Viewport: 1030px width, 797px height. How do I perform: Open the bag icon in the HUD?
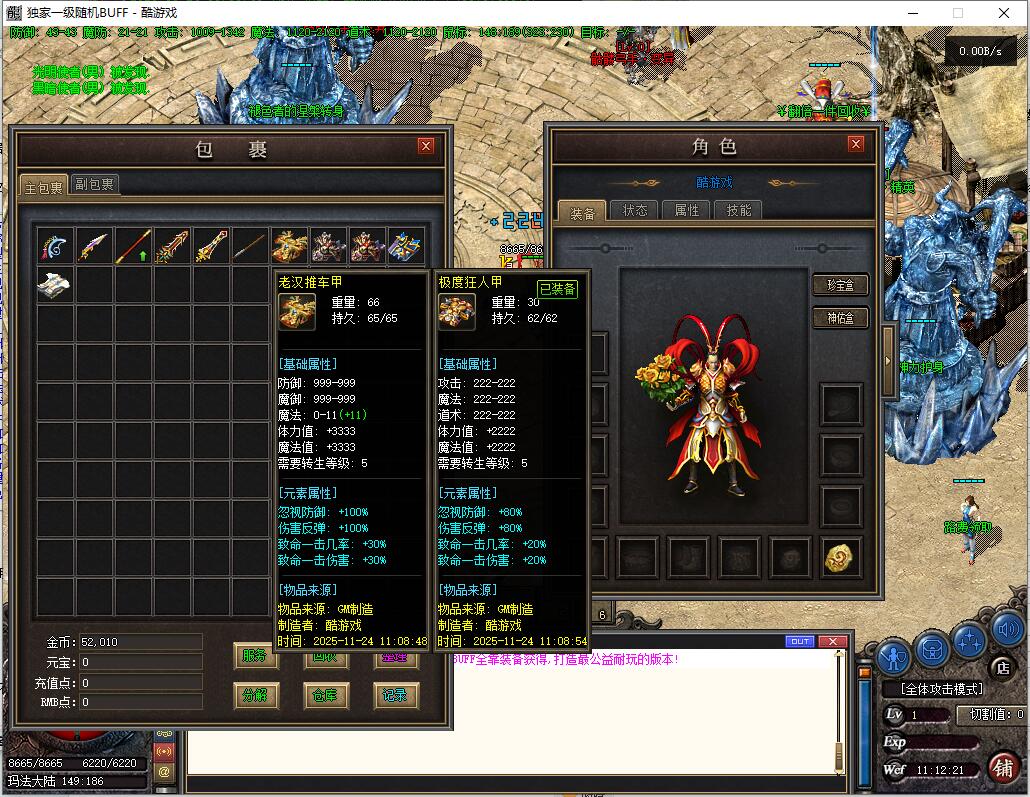click(x=932, y=650)
